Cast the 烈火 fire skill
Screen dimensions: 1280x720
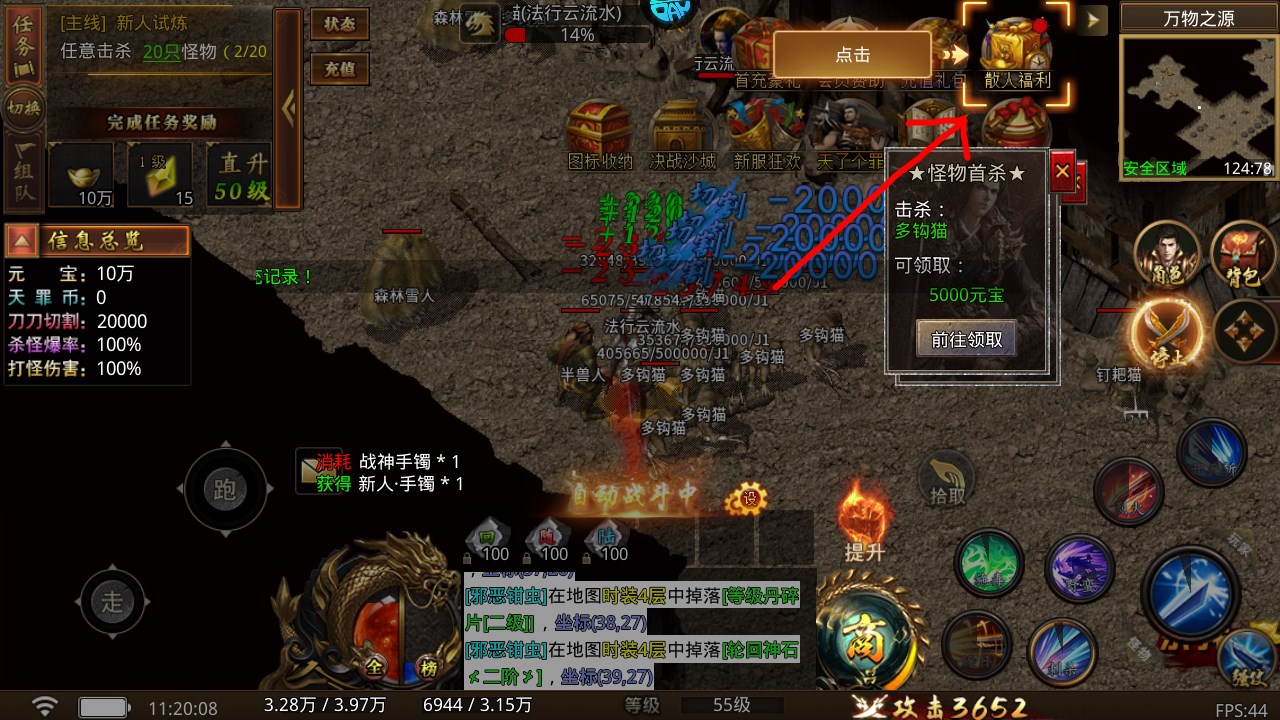(x=1127, y=491)
